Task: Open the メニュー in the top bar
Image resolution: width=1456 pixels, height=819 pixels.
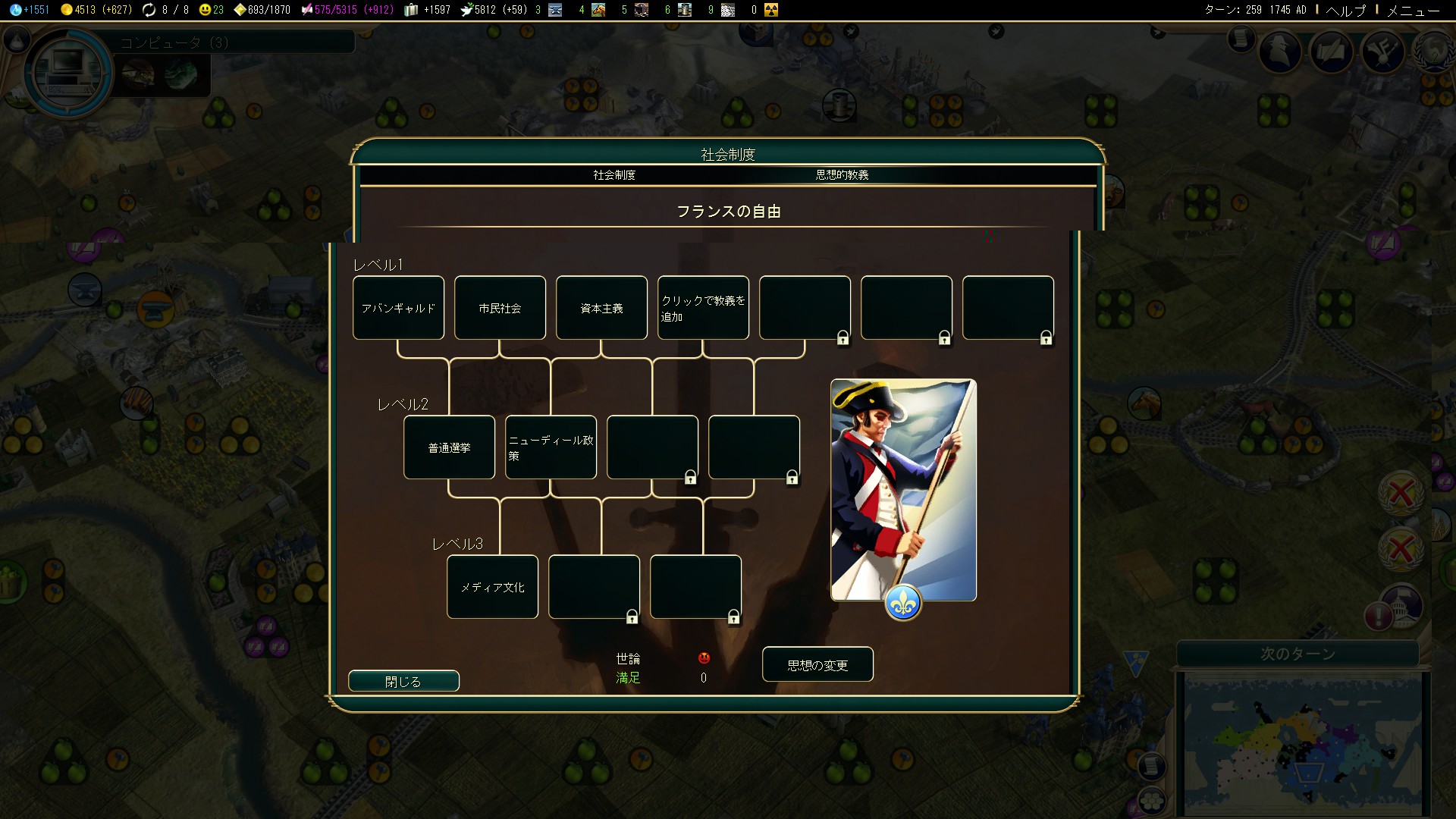Action: [1413, 10]
